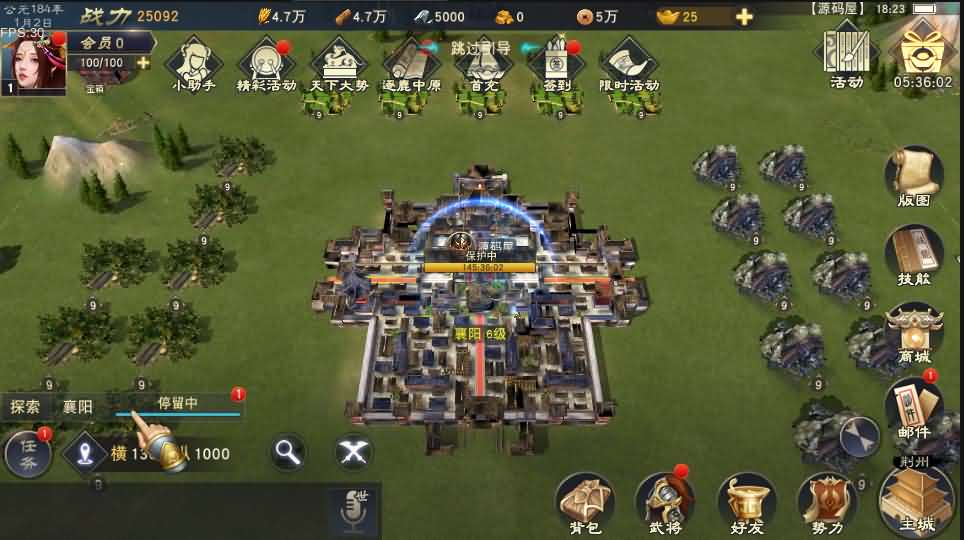Add gold ingots with the plus button
The width and height of the screenshot is (964, 540).
[744, 16]
